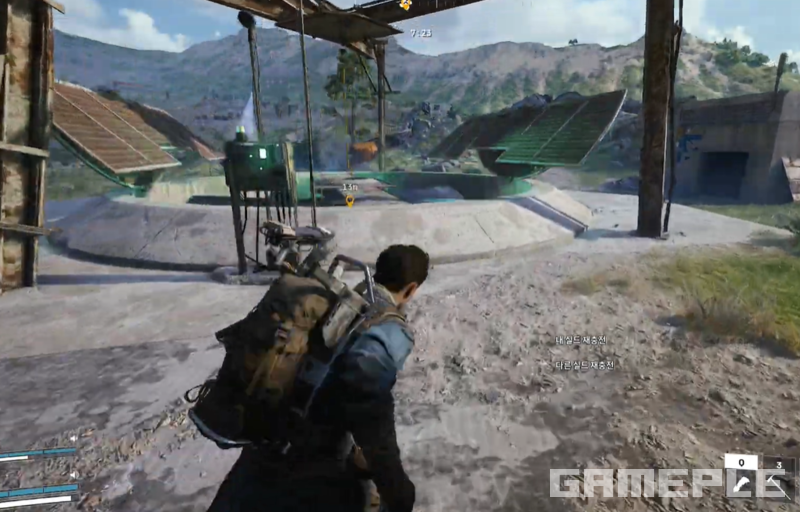Click the yellow objective icon above the timer
Image resolution: width=800 pixels, height=512 pixels.
coord(406,5)
